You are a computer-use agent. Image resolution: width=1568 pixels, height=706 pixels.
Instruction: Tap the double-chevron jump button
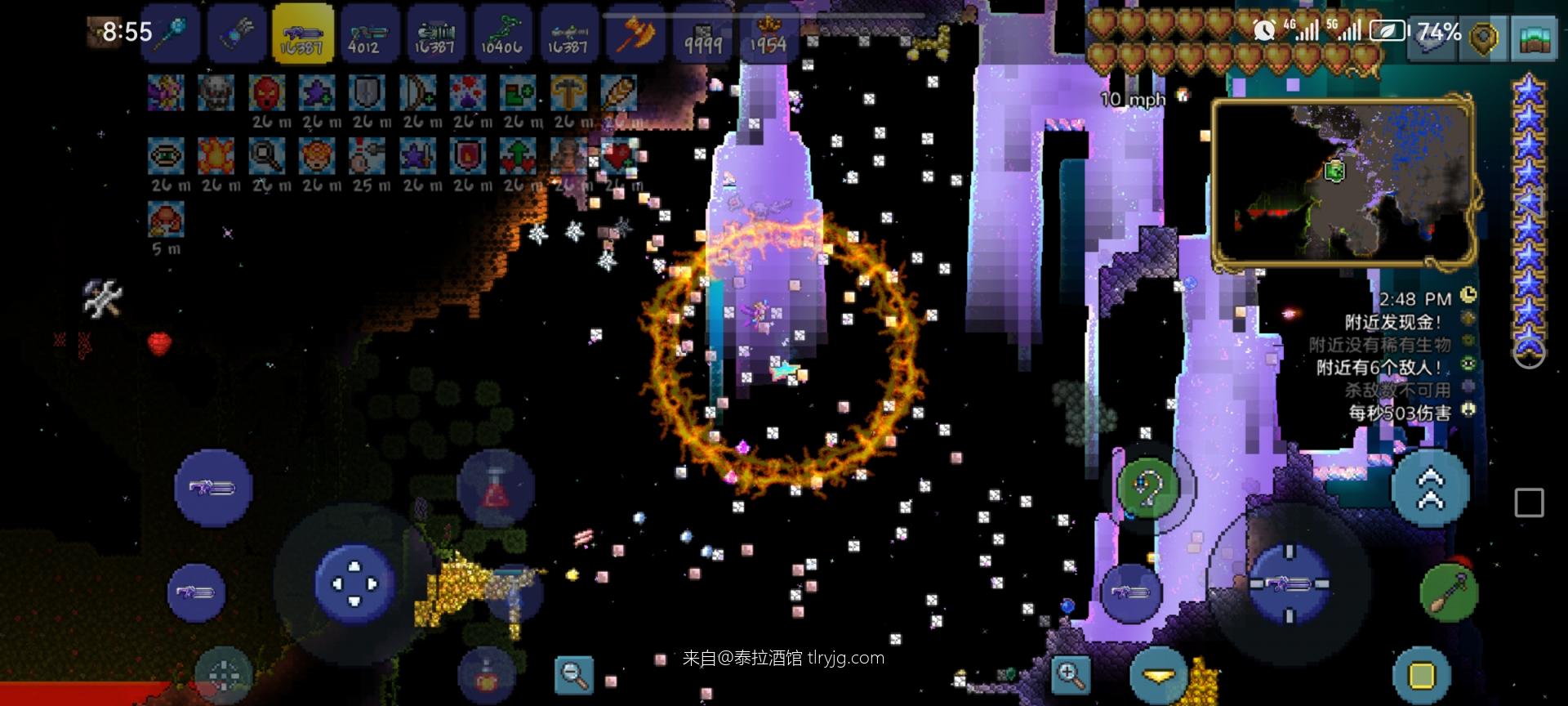(1431, 488)
